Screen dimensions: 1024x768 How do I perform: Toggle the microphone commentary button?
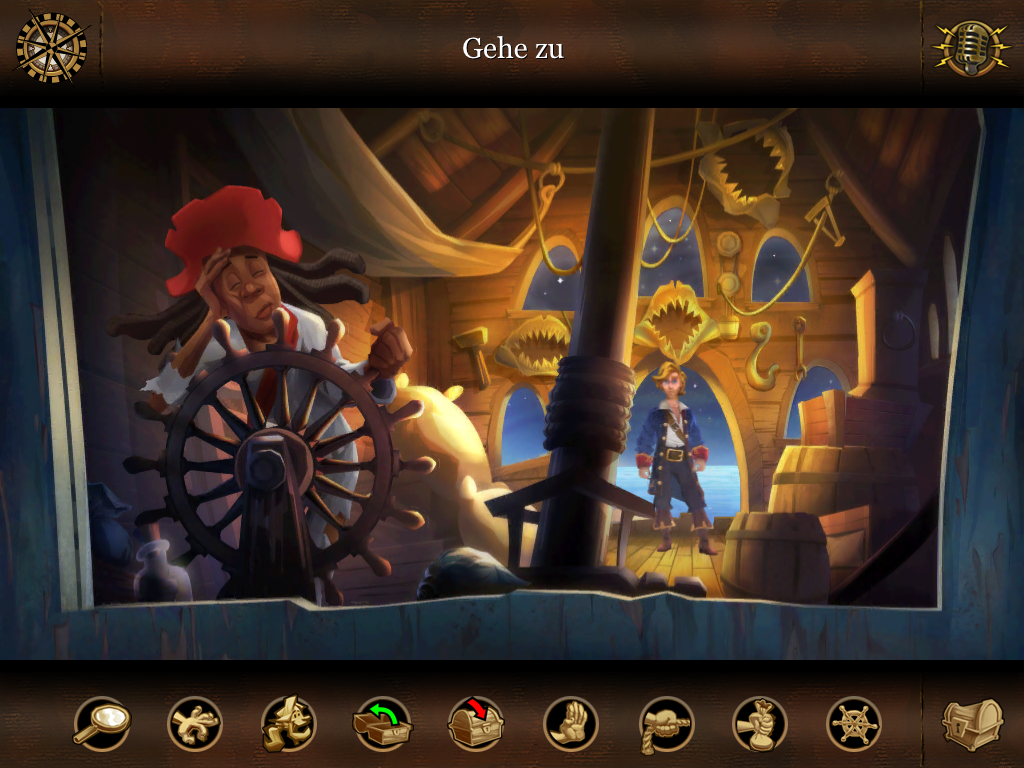(x=971, y=47)
